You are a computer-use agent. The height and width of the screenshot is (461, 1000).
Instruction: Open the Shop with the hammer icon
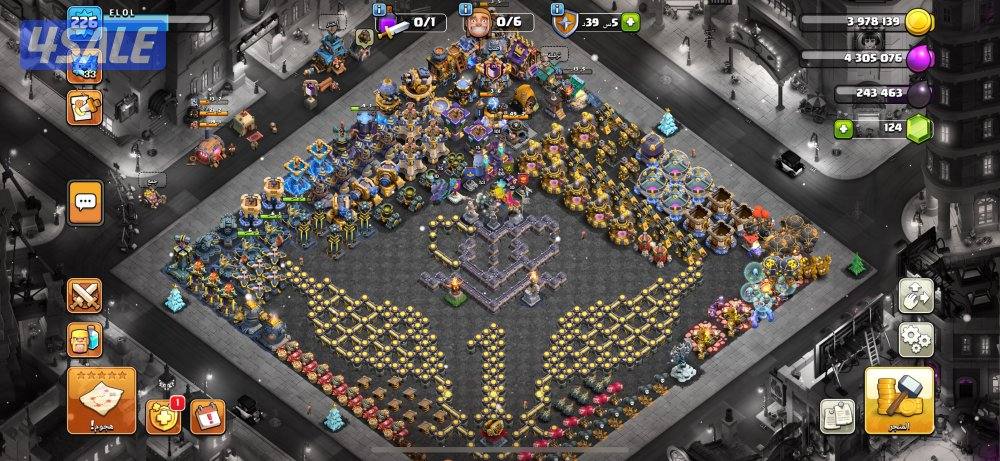click(x=899, y=400)
